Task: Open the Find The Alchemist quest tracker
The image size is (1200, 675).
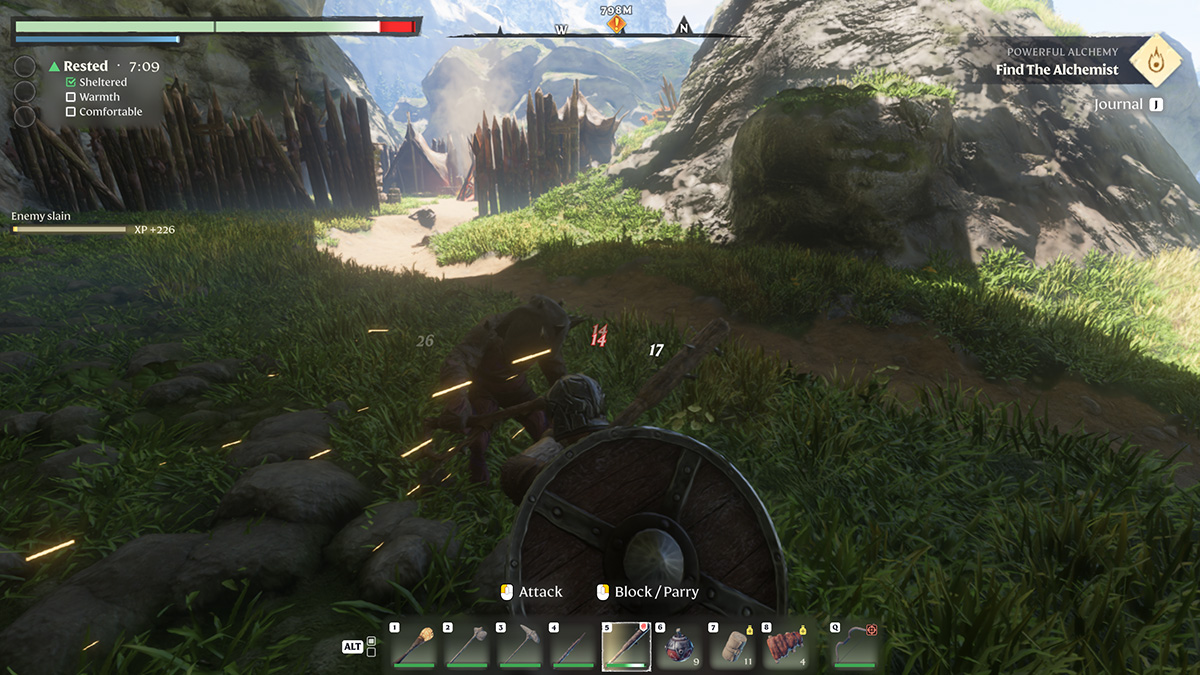Action: coord(1057,70)
